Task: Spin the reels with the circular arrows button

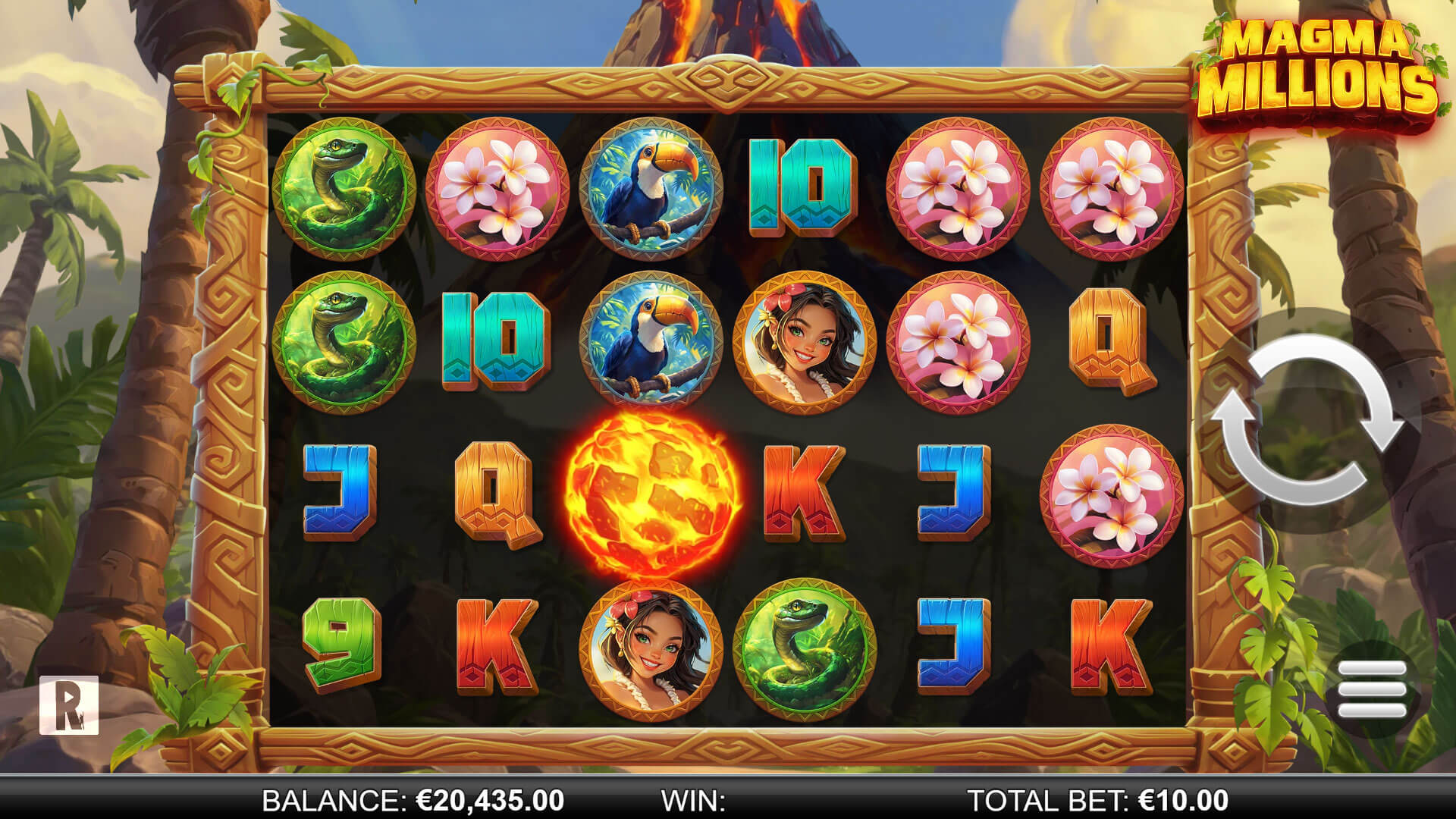Action: pyautogui.click(x=1309, y=421)
